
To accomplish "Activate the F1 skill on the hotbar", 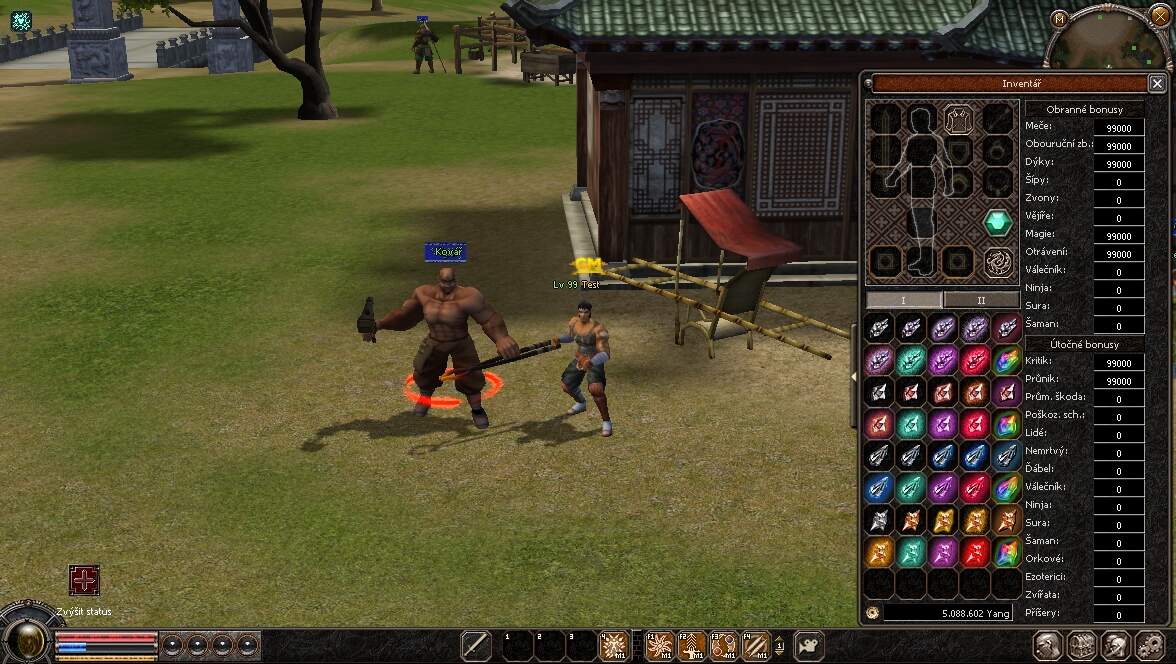I will coord(661,646).
